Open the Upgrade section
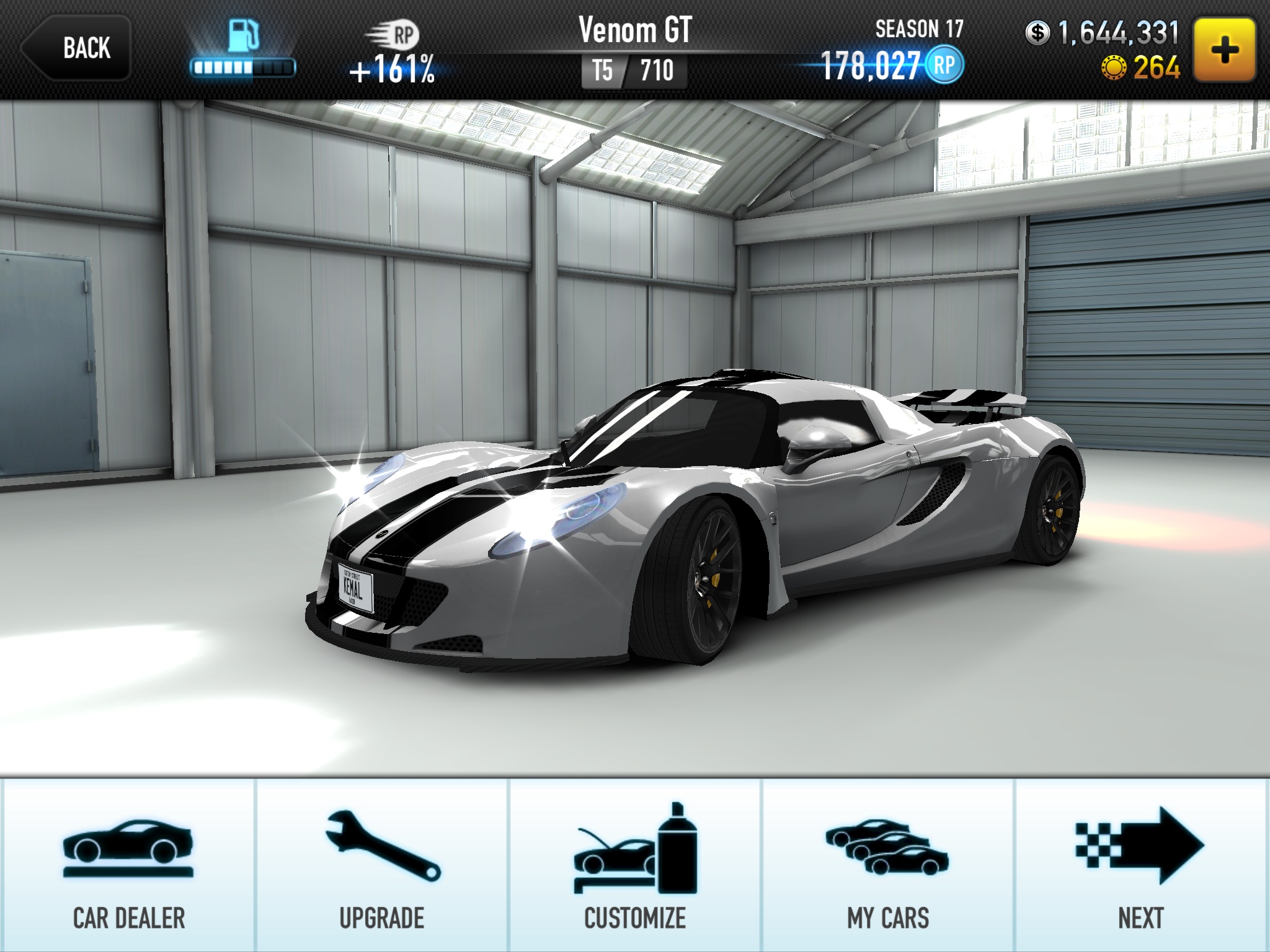The height and width of the screenshot is (952, 1270). point(382,865)
